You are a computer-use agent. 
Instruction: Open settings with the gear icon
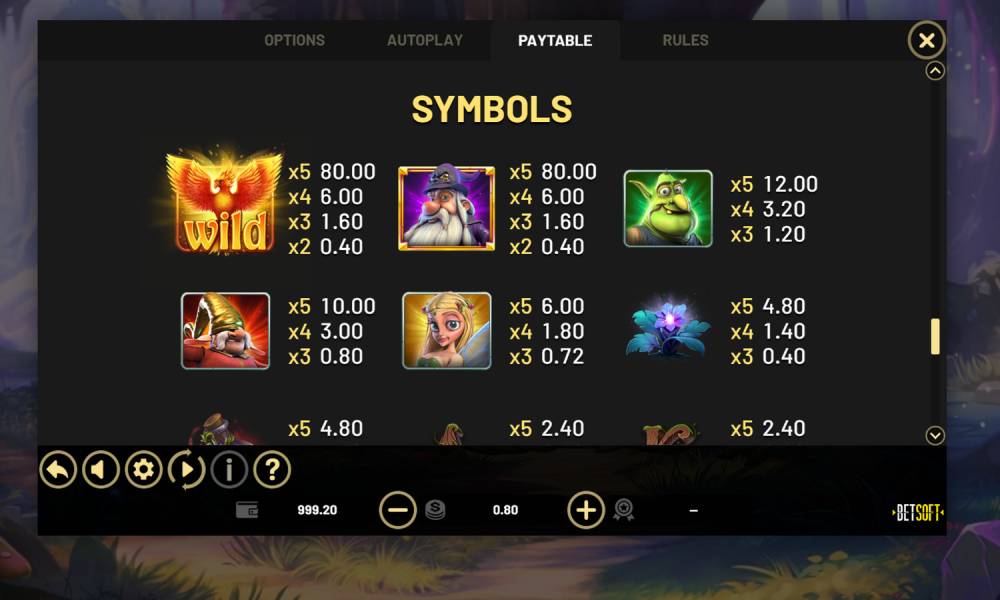click(144, 468)
